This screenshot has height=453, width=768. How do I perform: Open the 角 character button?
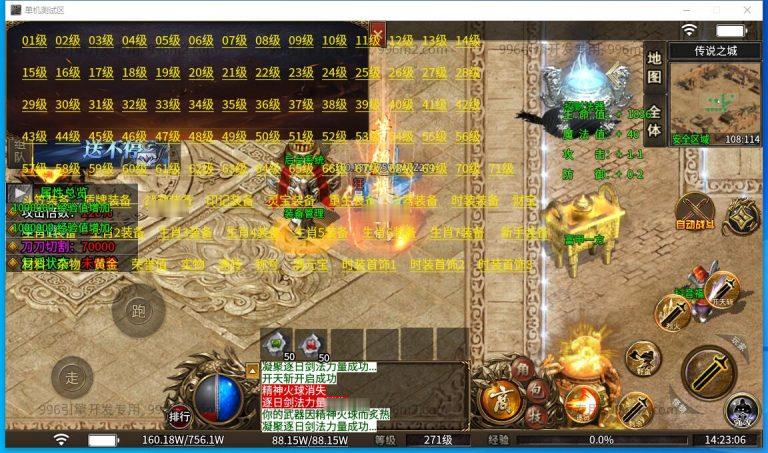(521, 369)
